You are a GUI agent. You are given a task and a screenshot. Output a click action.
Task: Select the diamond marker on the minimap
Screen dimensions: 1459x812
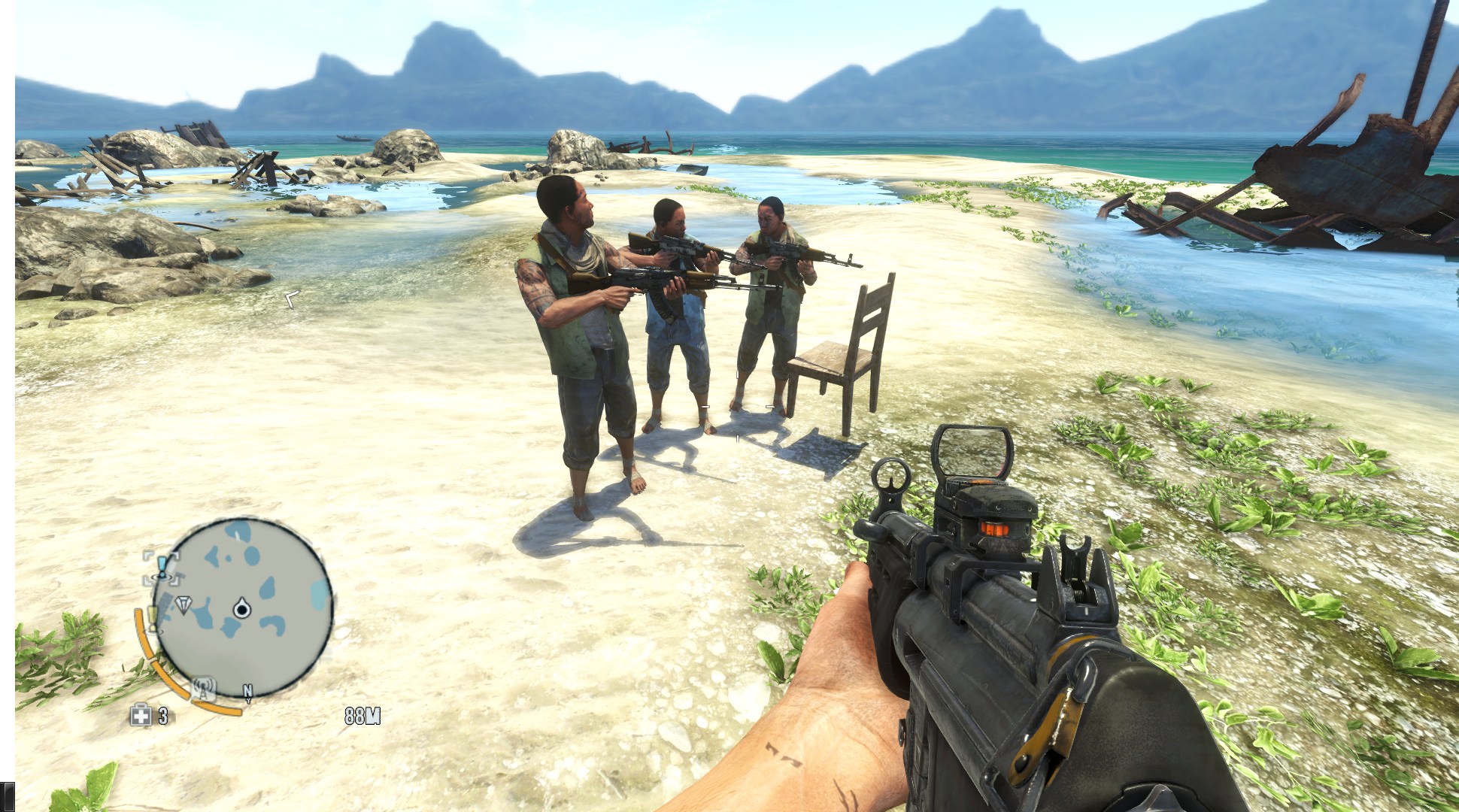184,604
